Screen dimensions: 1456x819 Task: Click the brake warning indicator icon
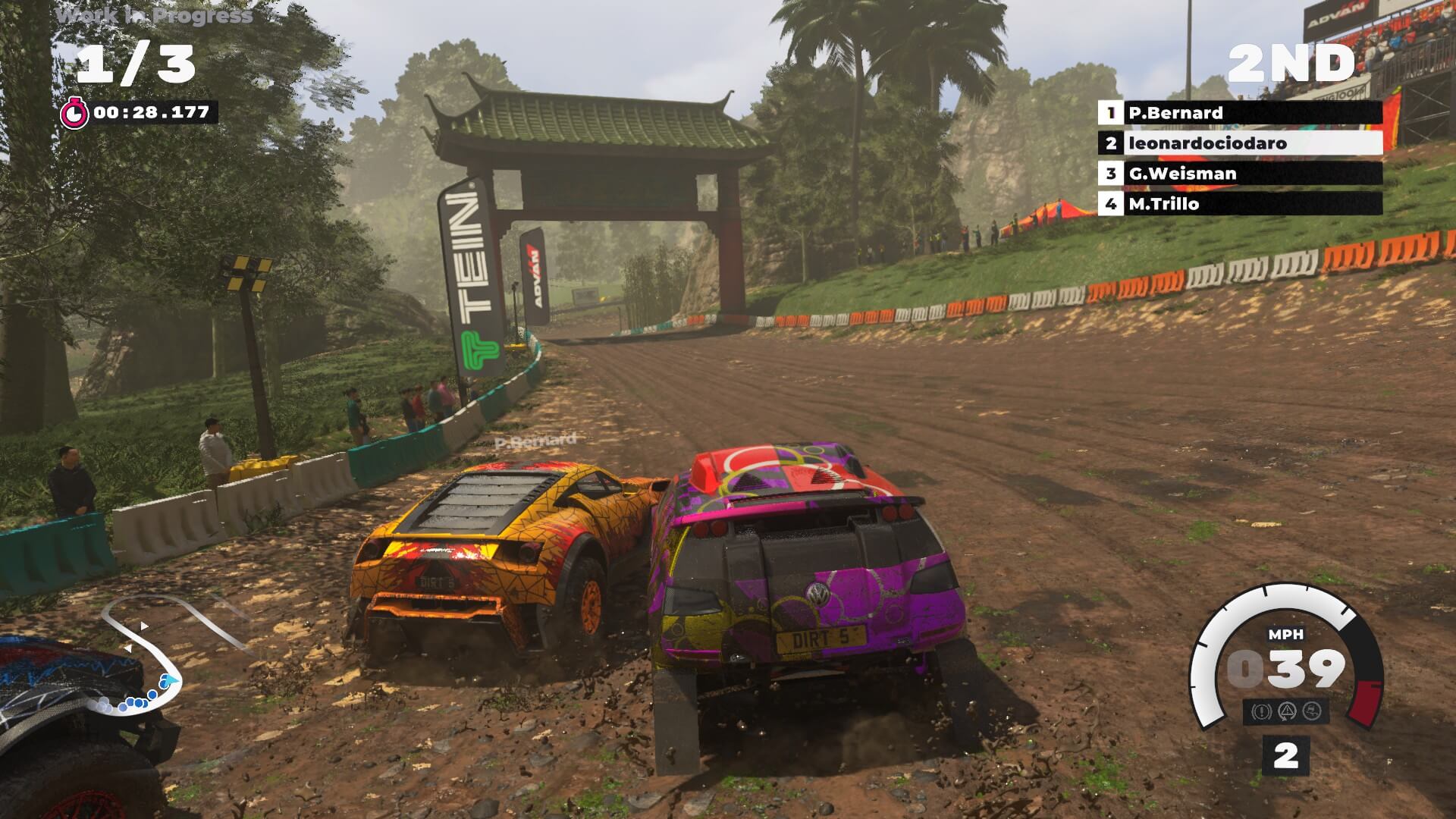click(1261, 711)
